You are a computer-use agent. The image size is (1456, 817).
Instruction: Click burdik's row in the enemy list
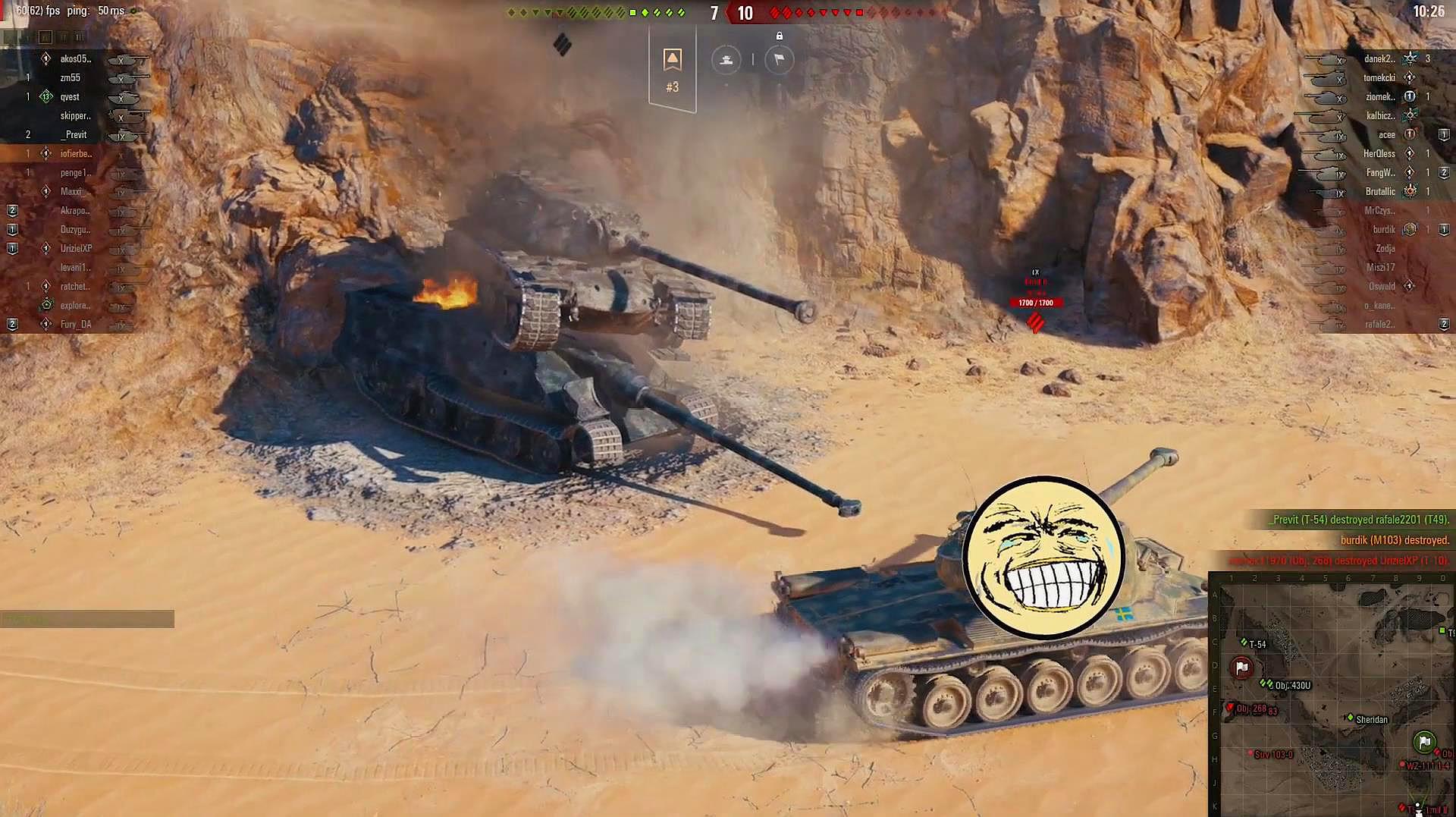tap(1383, 230)
